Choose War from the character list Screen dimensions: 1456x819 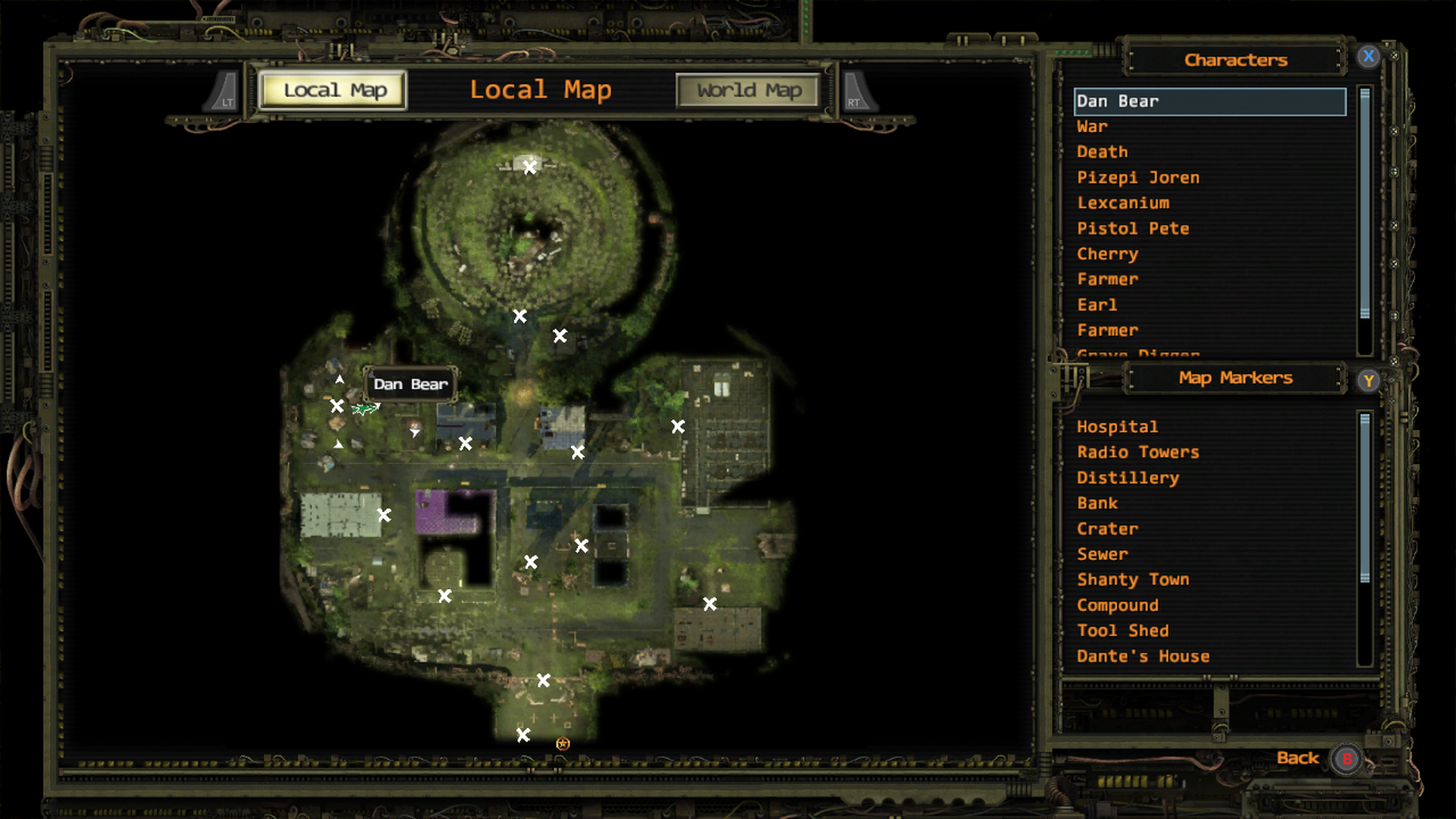pyautogui.click(x=1092, y=127)
